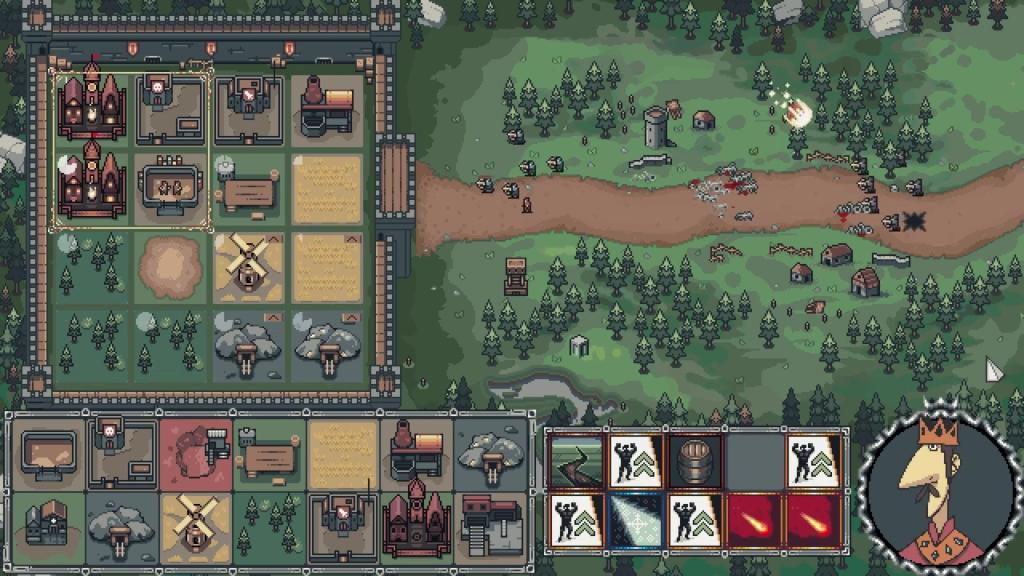Select the windmill tile in the build palette

(196, 525)
